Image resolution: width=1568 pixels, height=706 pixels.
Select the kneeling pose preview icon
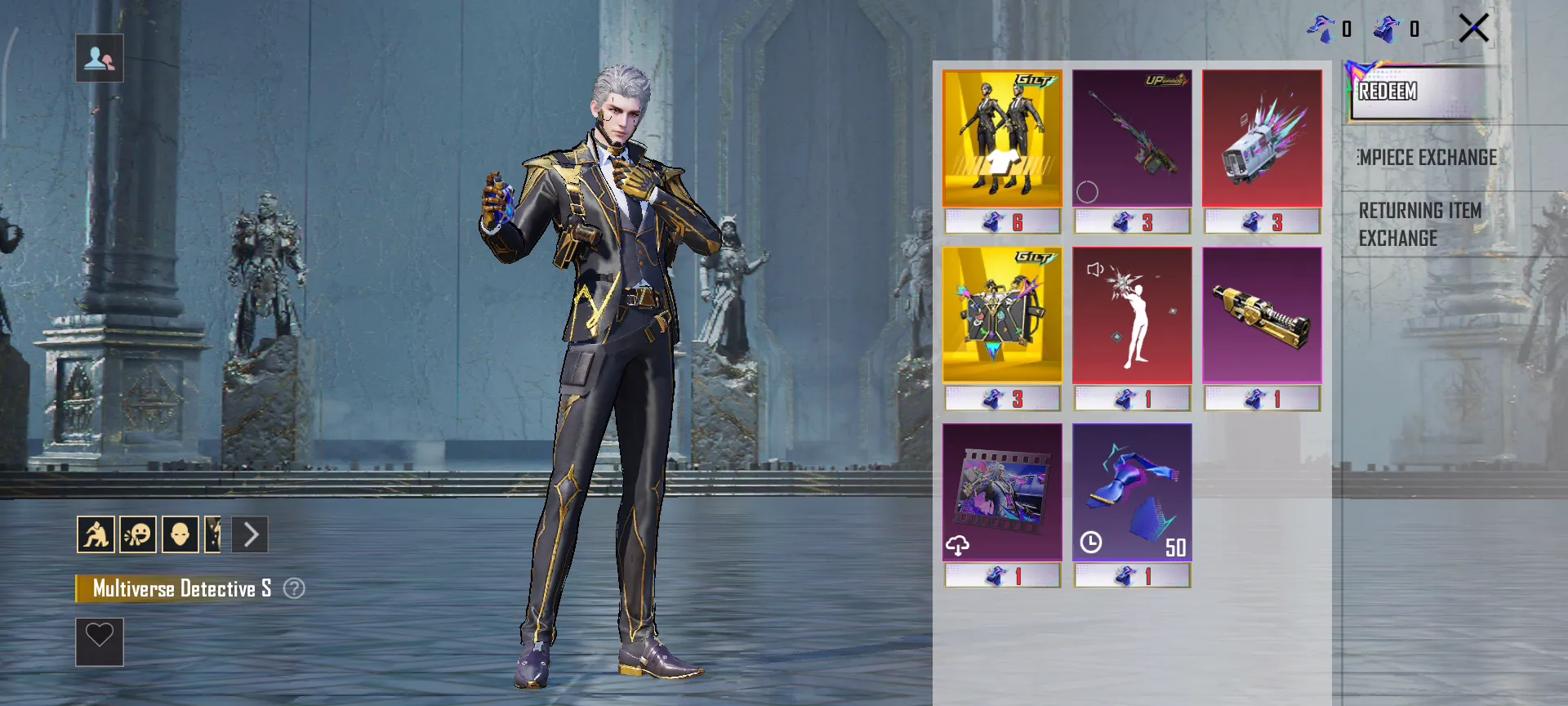(x=96, y=535)
